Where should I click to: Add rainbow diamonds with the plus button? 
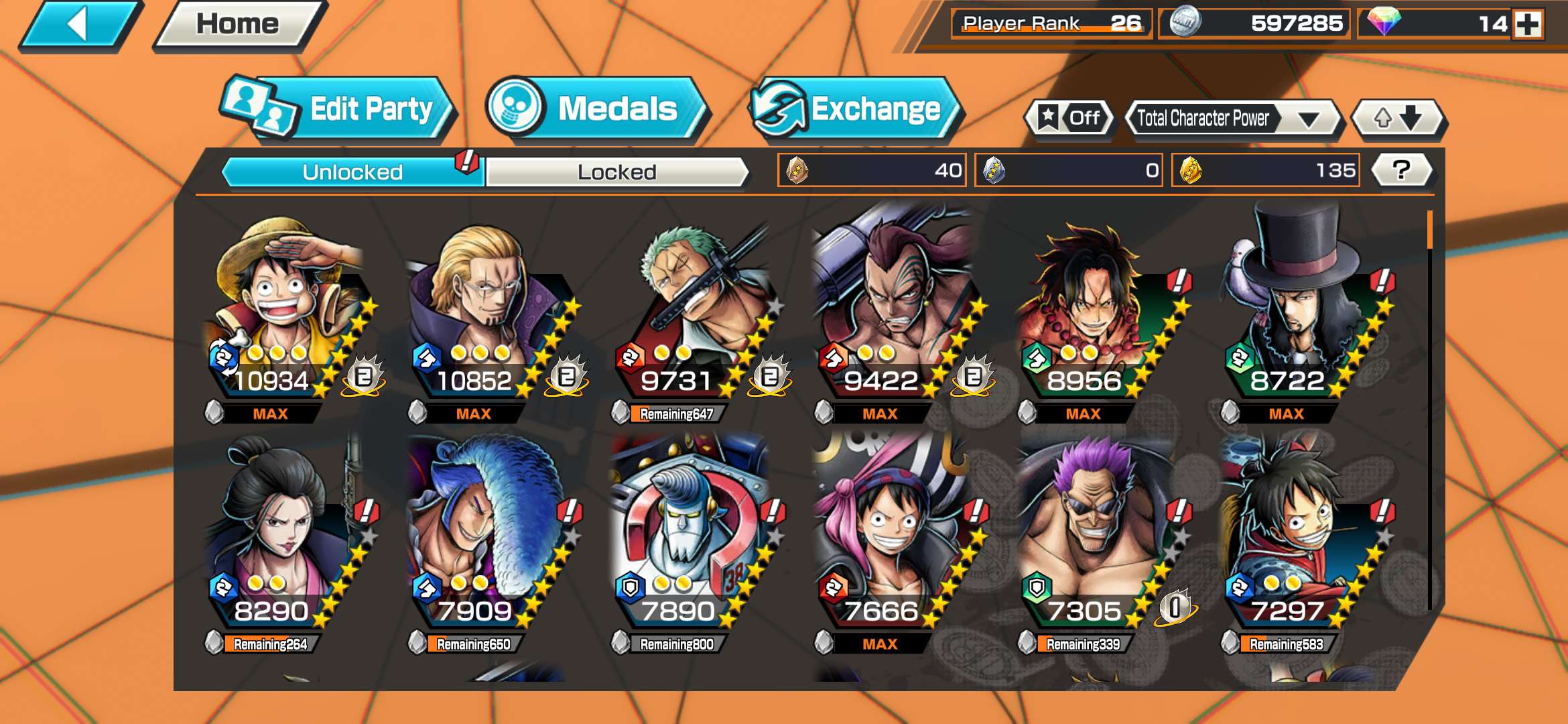point(1528,24)
